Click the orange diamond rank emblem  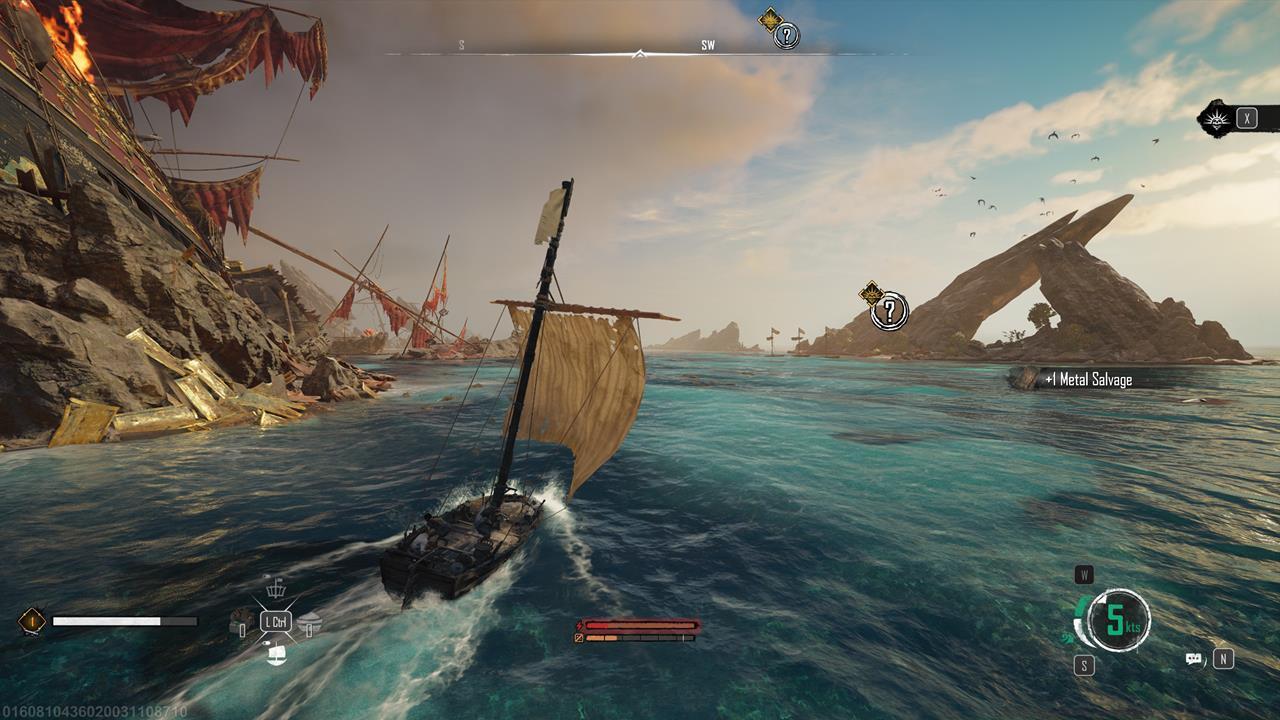[x=31, y=621]
